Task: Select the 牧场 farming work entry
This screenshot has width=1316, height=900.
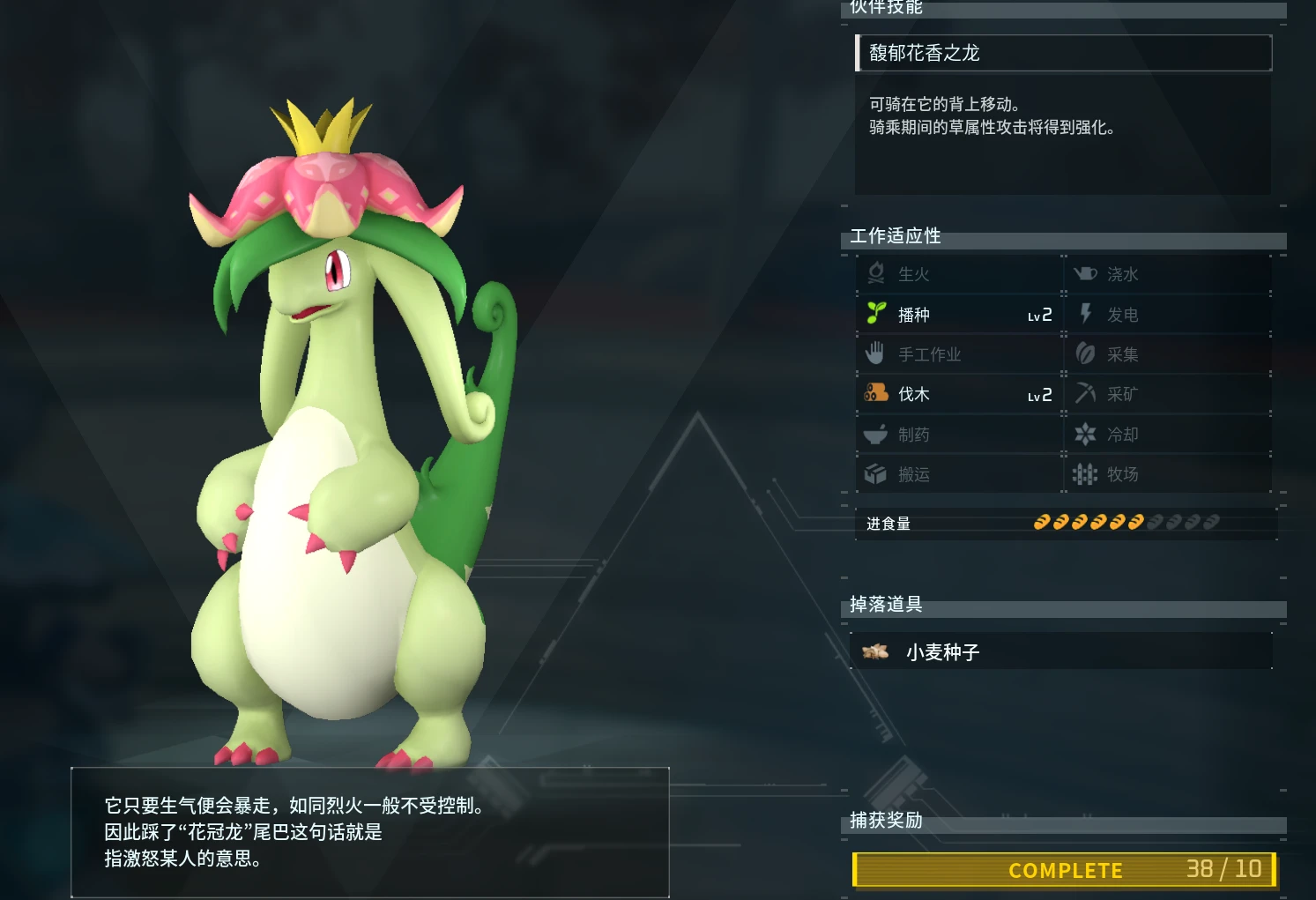Action: [x=1167, y=474]
